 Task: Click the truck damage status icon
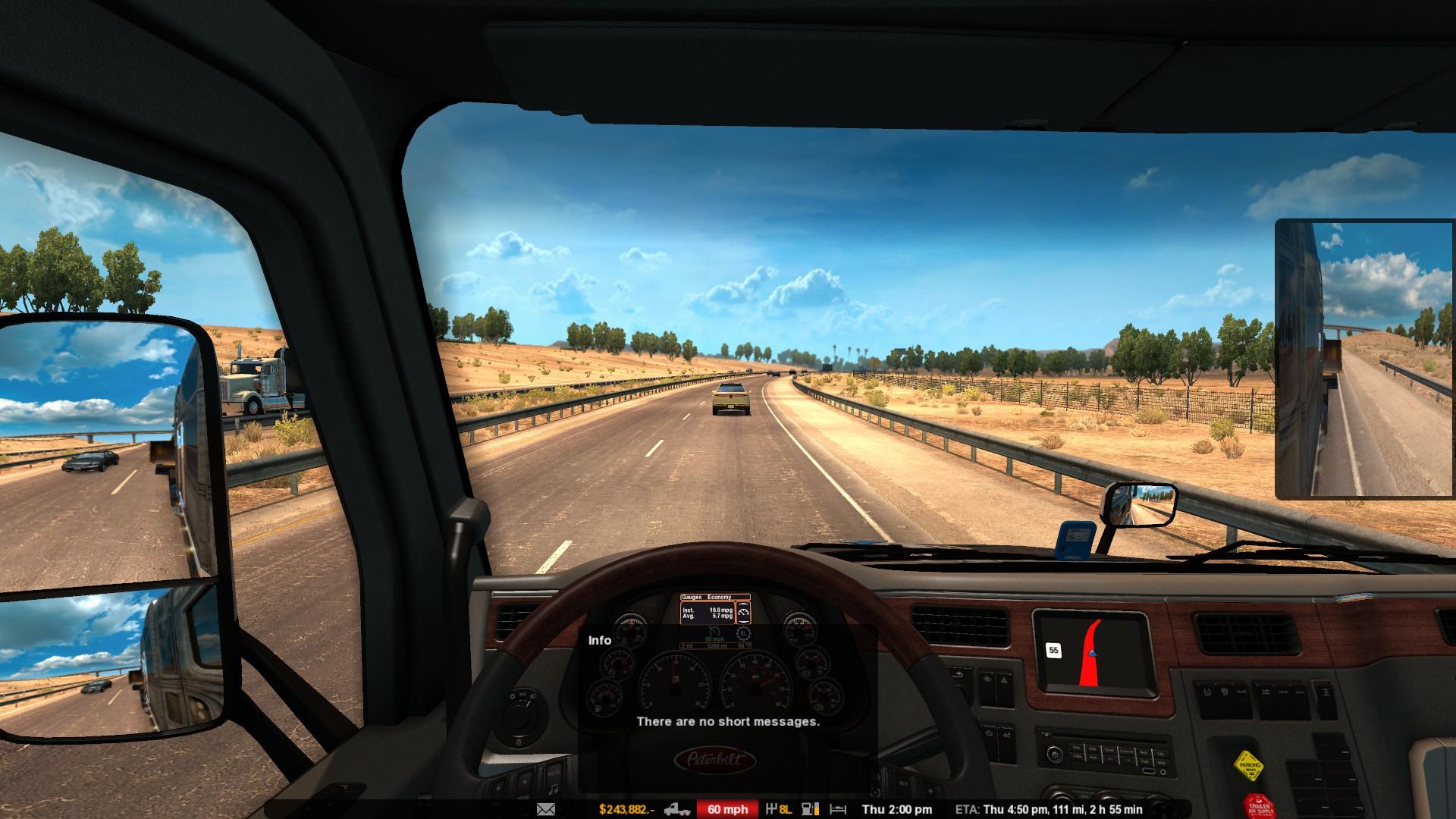pyautogui.click(x=676, y=809)
